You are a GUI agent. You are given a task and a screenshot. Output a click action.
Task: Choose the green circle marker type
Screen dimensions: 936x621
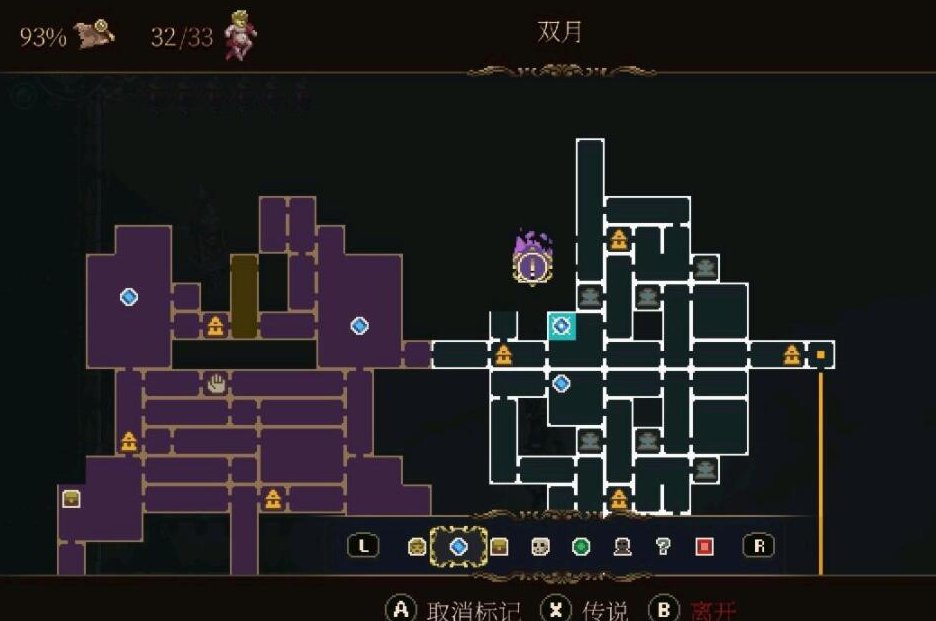click(581, 546)
